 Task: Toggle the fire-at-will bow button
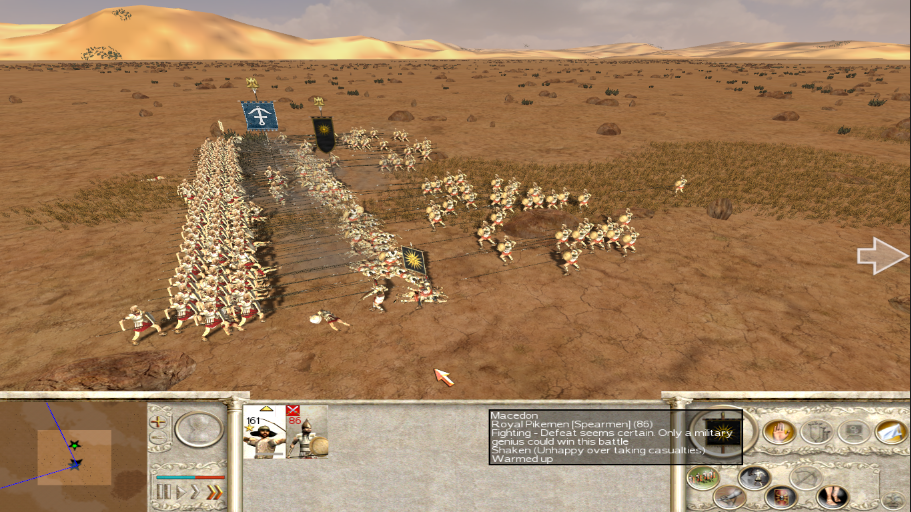806,477
